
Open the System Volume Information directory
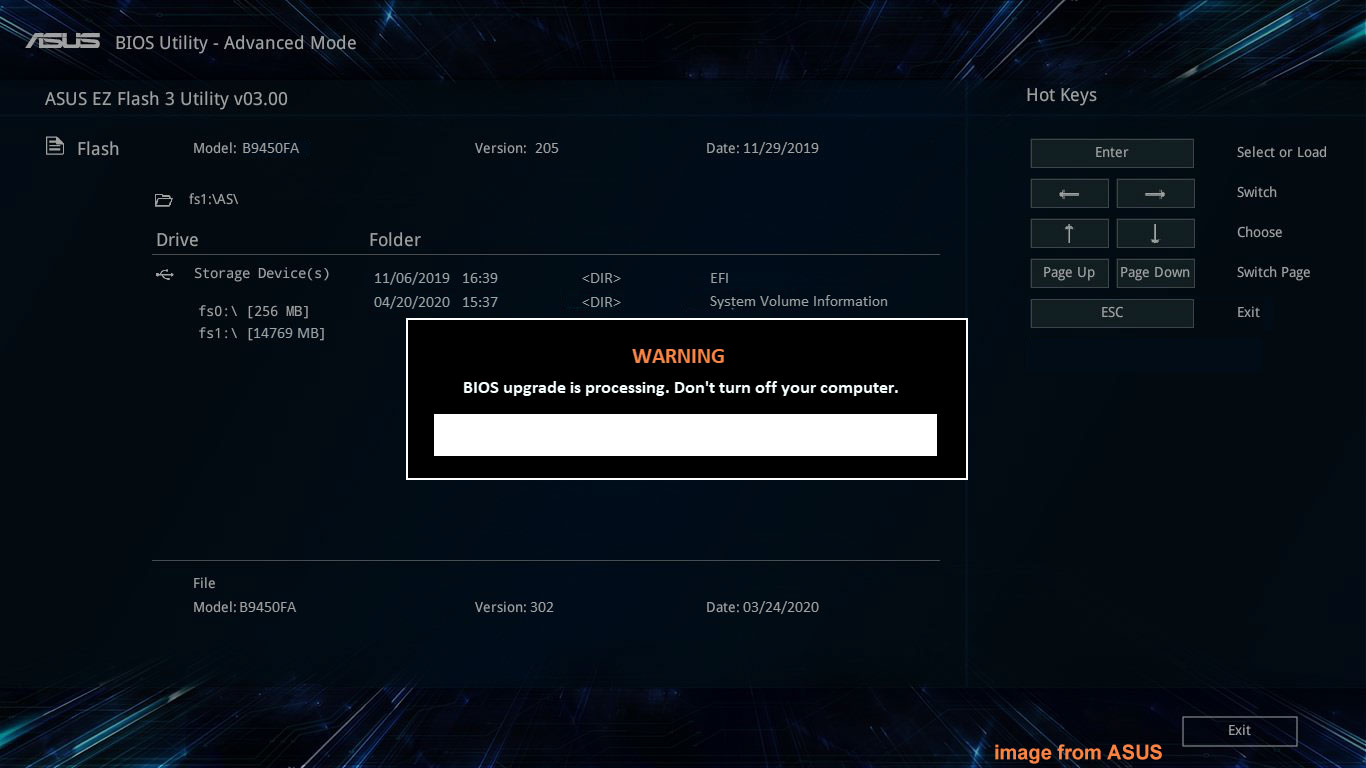798,301
